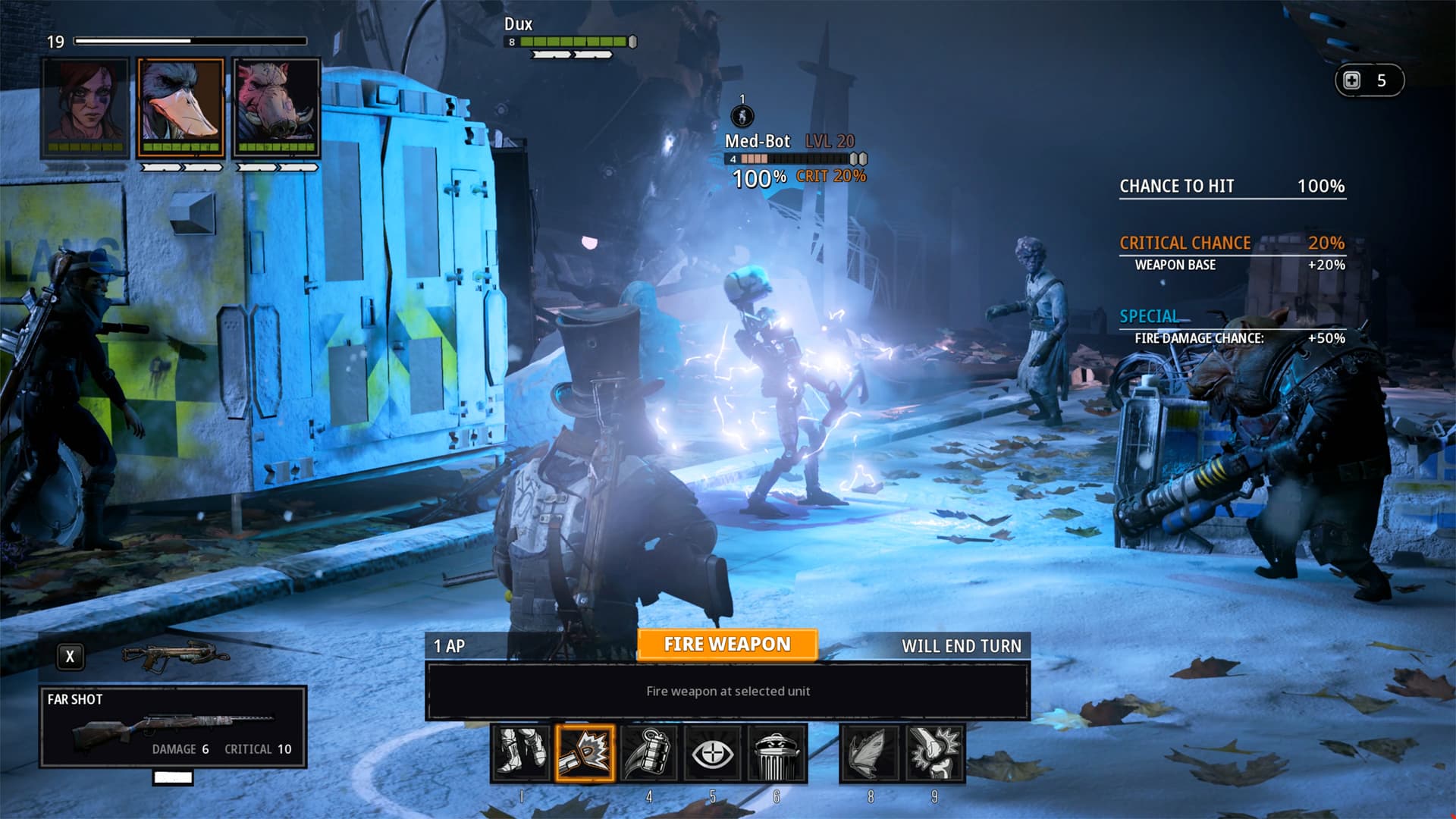The image size is (1456, 819).
Task: Activate the Overwatch eye ability icon
Action: point(713,754)
